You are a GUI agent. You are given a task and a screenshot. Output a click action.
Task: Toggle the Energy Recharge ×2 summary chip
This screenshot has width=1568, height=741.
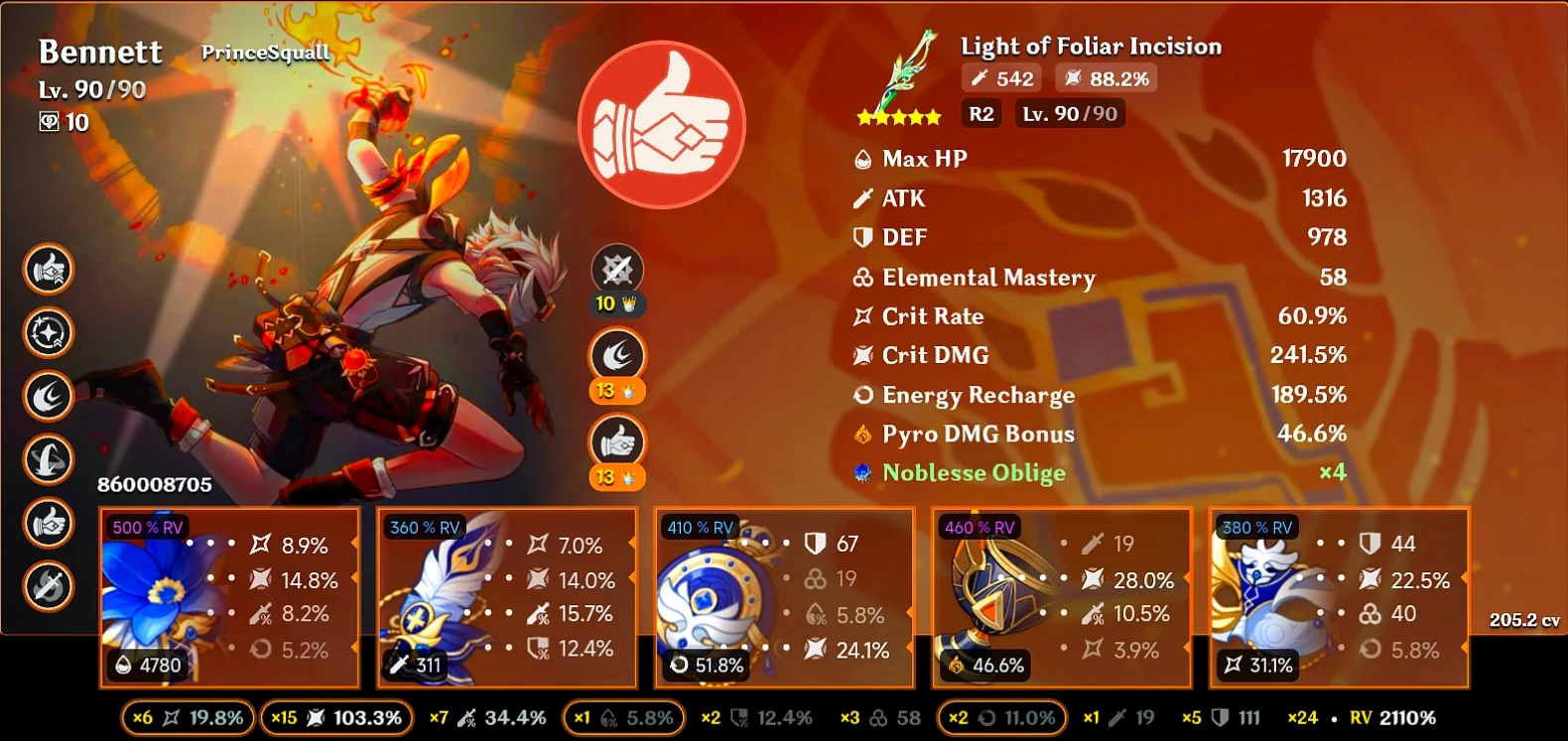click(1000, 716)
